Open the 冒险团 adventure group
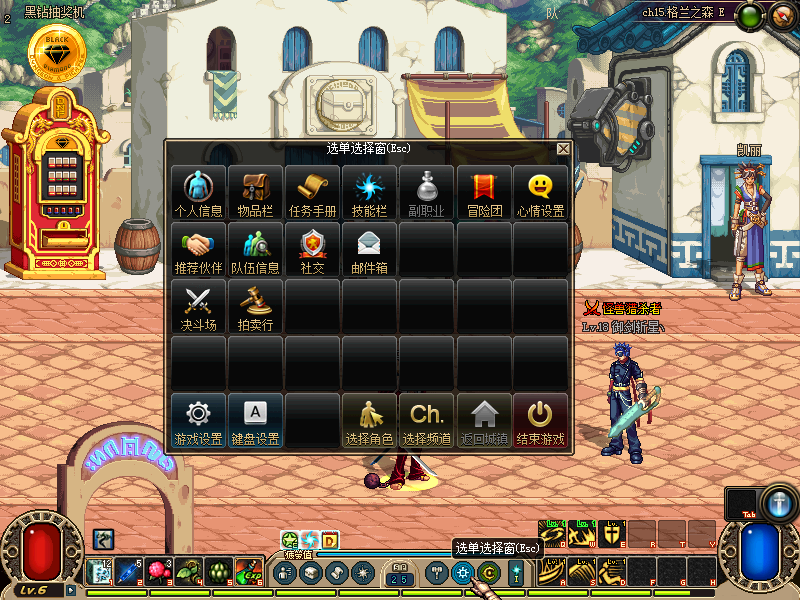This screenshot has height=600, width=800. click(x=484, y=192)
